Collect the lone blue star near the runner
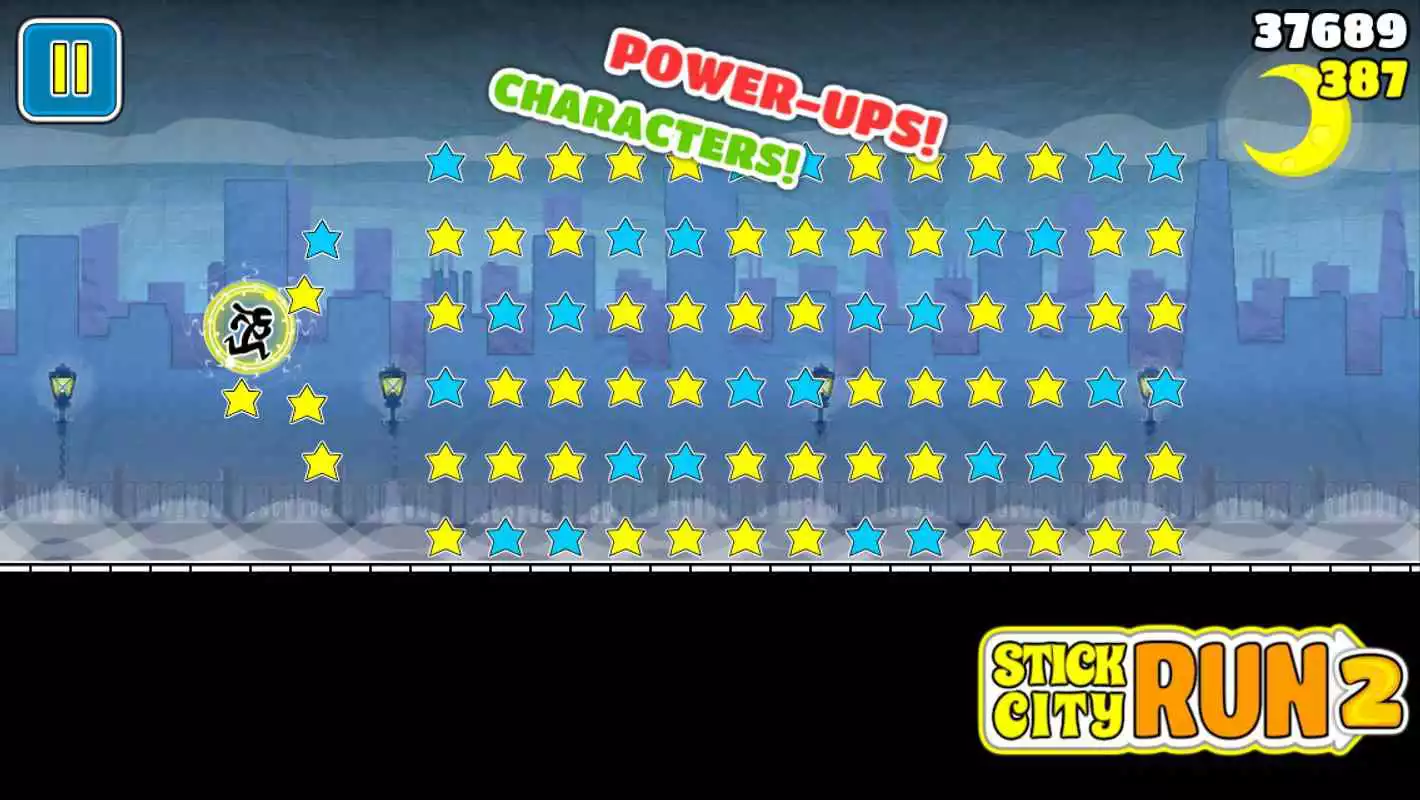Viewport: 1420px width, 800px height. pos(320,240)
